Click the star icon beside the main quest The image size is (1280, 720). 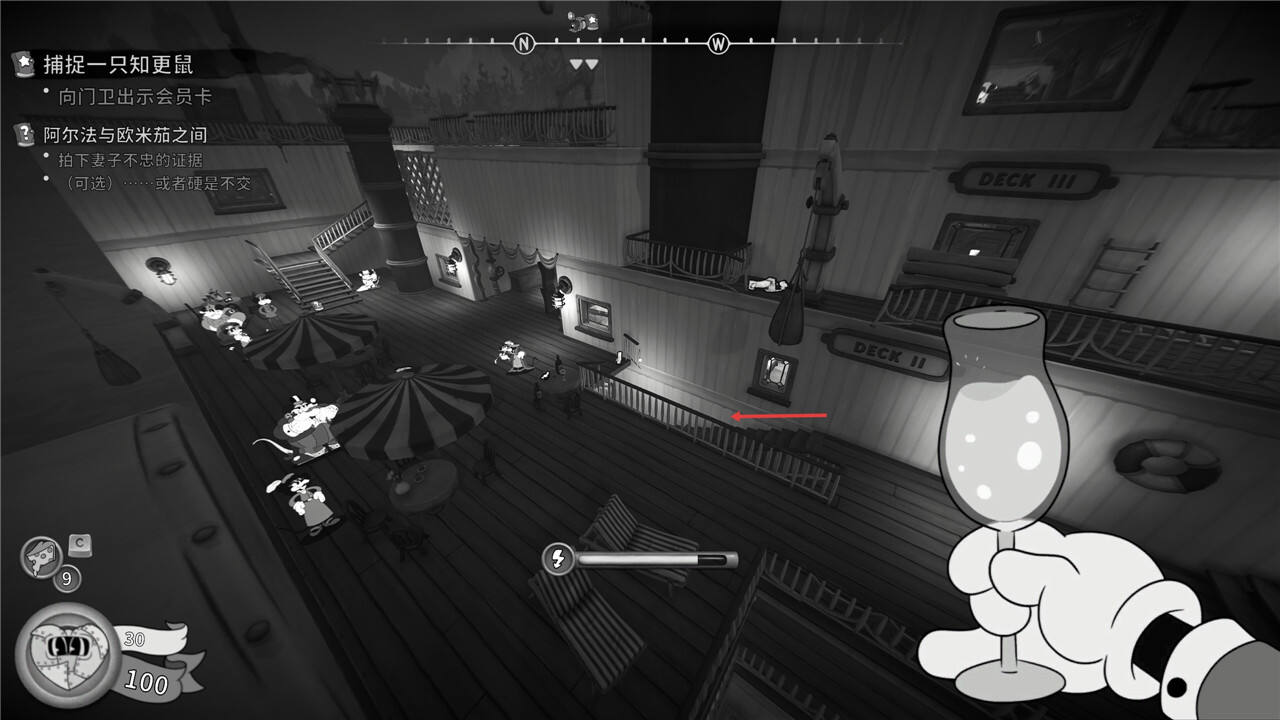coord(23,65)
